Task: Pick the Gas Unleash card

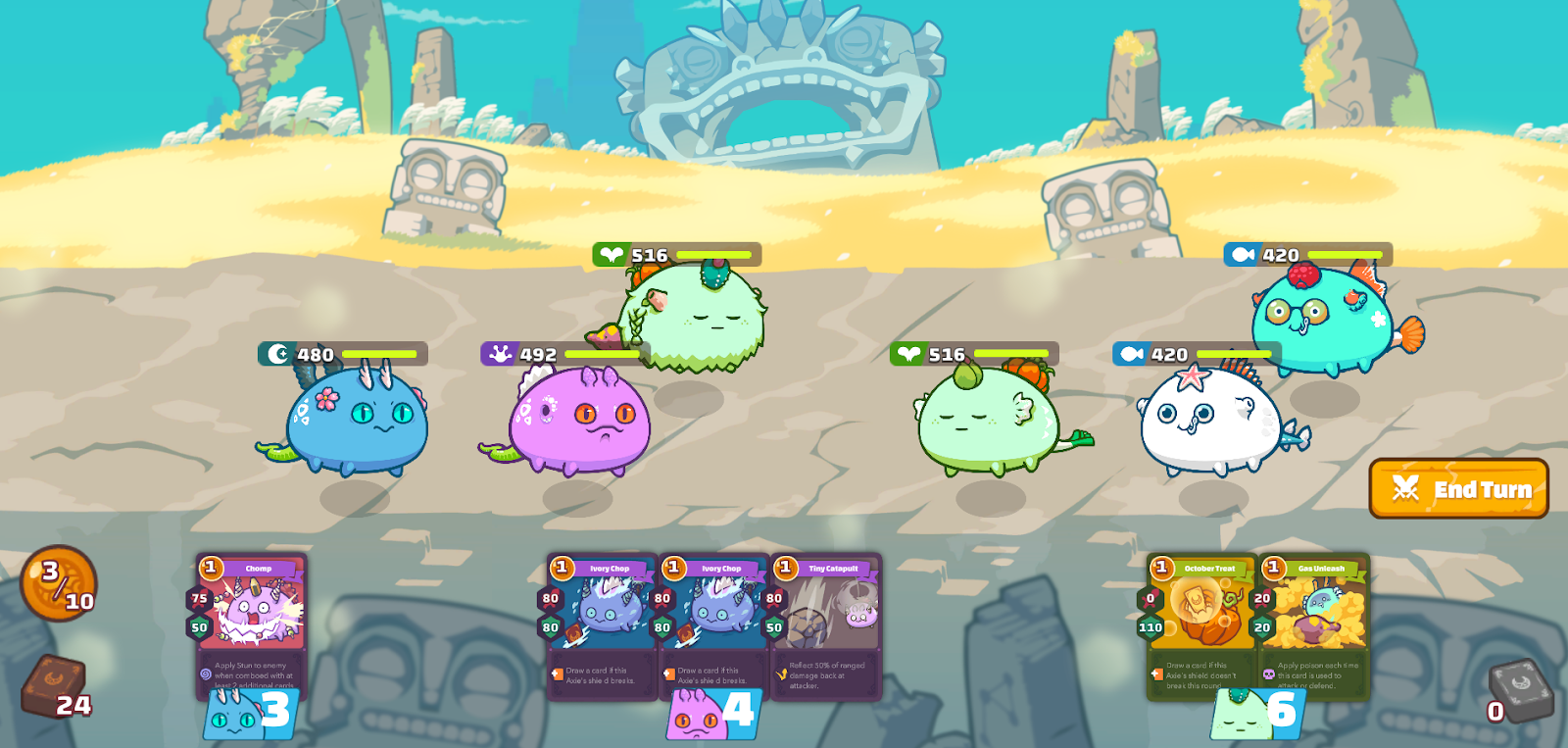Action: [x=1313, y=624]
